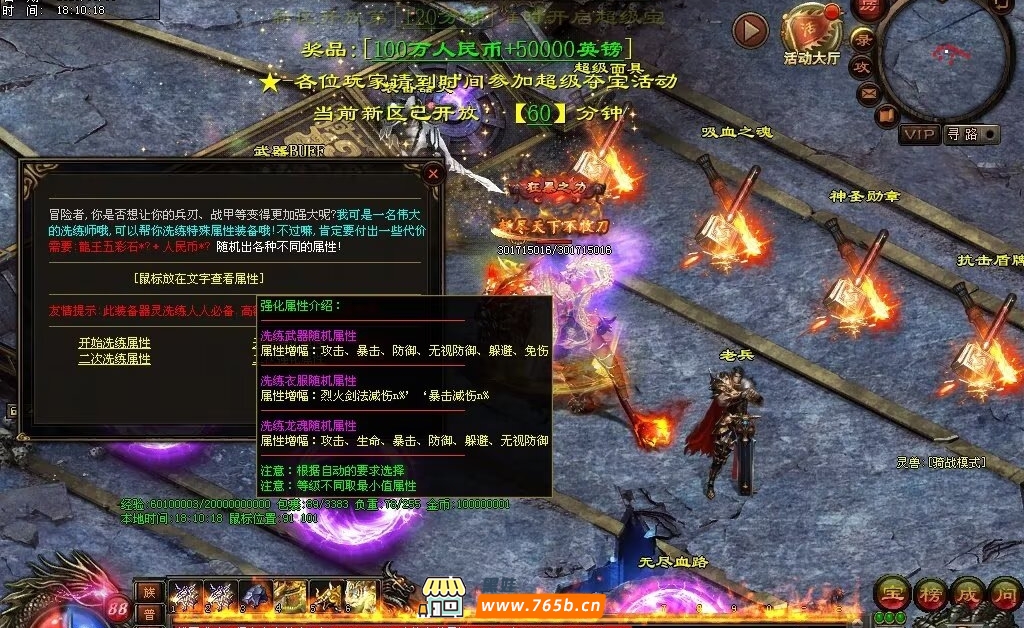Open the 榜 ranking button
1024x628 pixels.
(929, 594)
